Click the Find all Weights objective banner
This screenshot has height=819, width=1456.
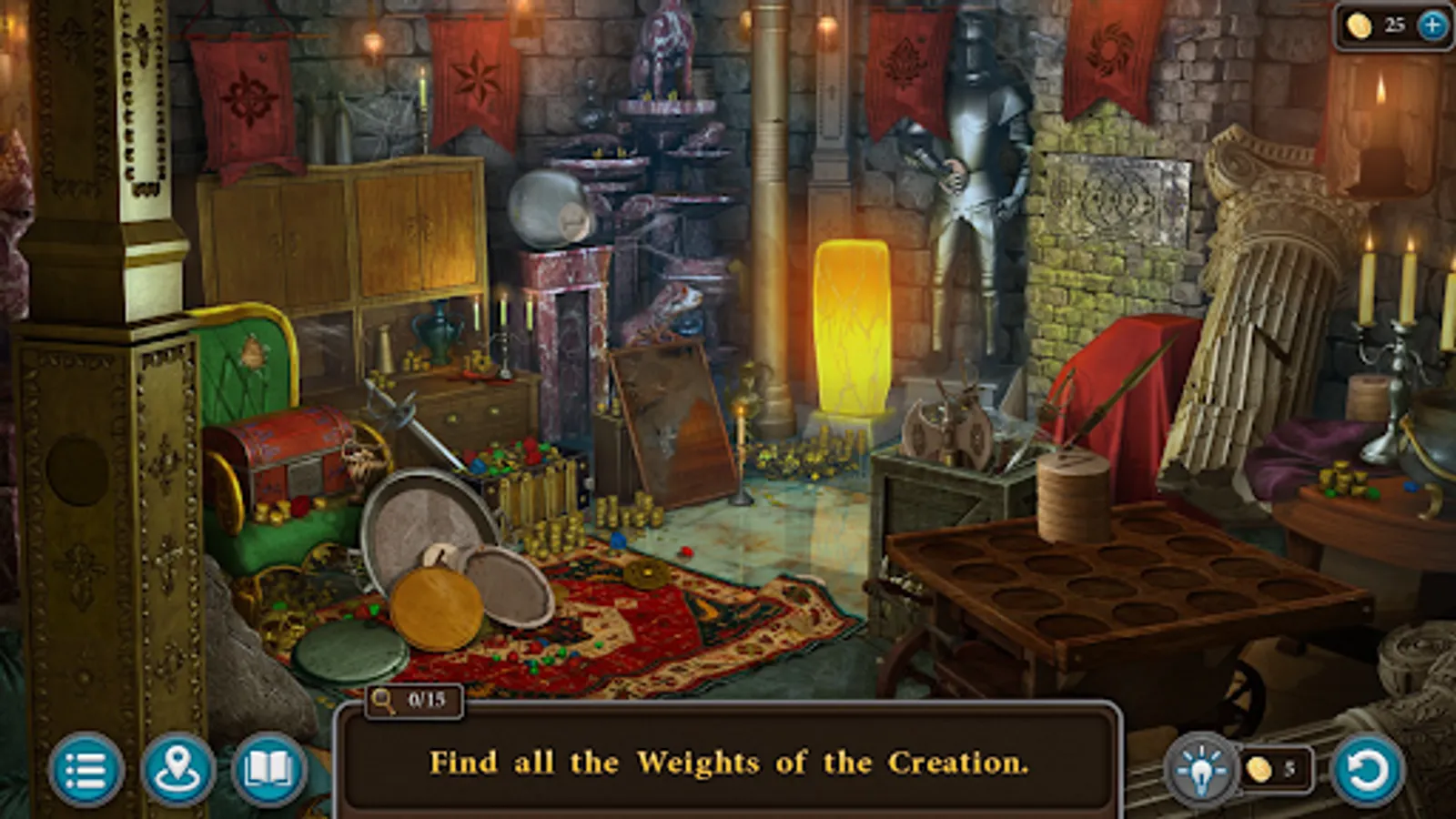[728, 764]
